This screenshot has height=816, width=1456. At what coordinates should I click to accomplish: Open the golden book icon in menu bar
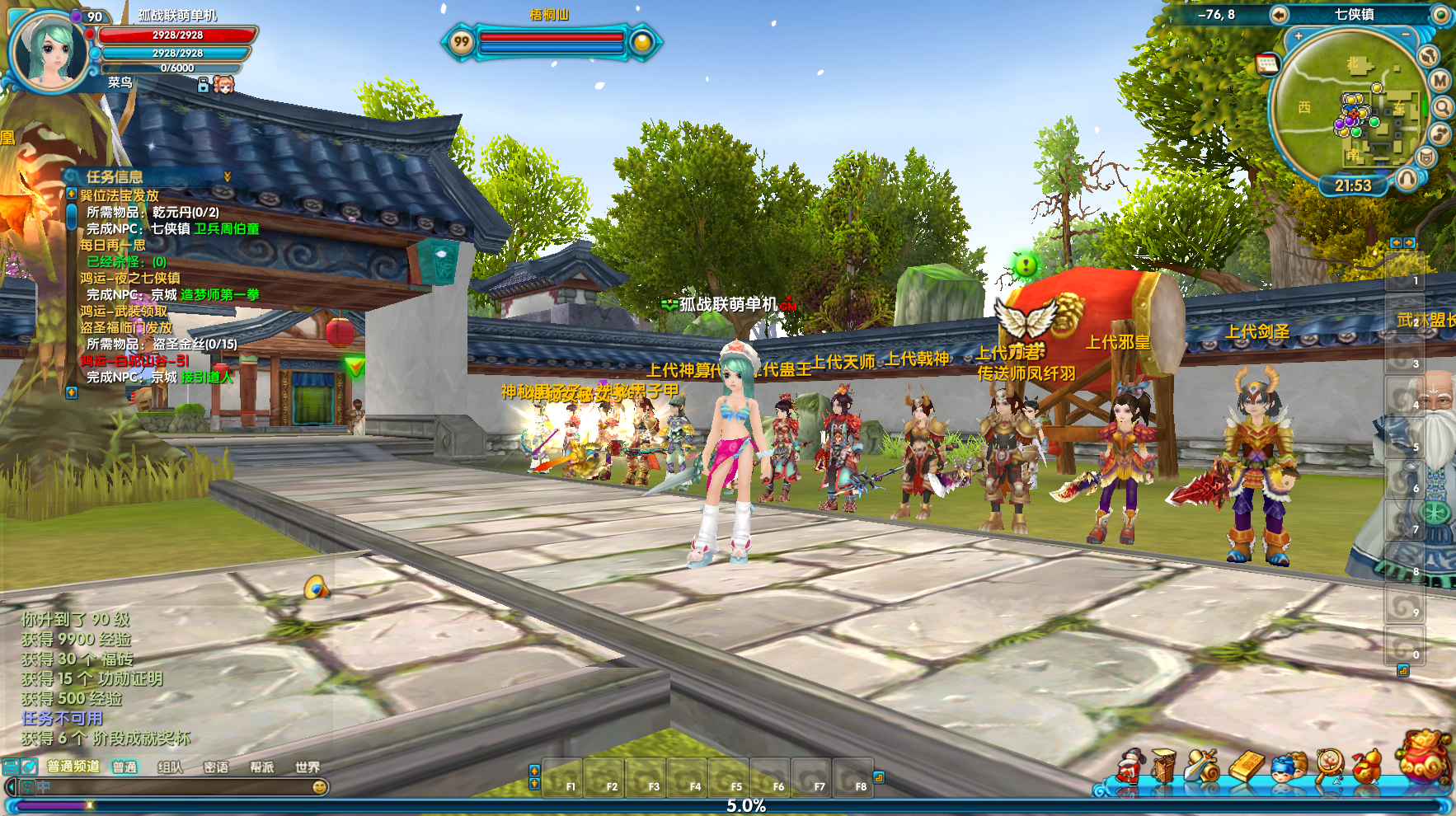tap(1247, 767)
